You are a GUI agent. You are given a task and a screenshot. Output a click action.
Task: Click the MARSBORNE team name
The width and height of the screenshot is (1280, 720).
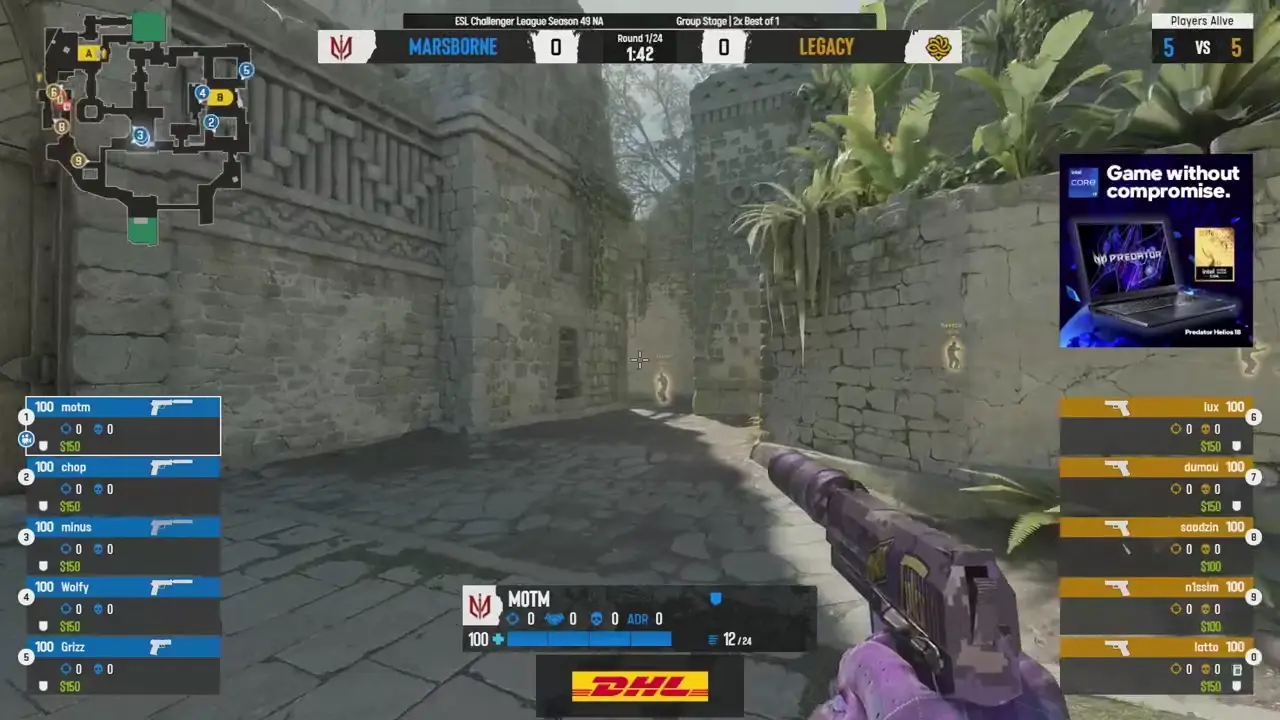tap(453, 46)
